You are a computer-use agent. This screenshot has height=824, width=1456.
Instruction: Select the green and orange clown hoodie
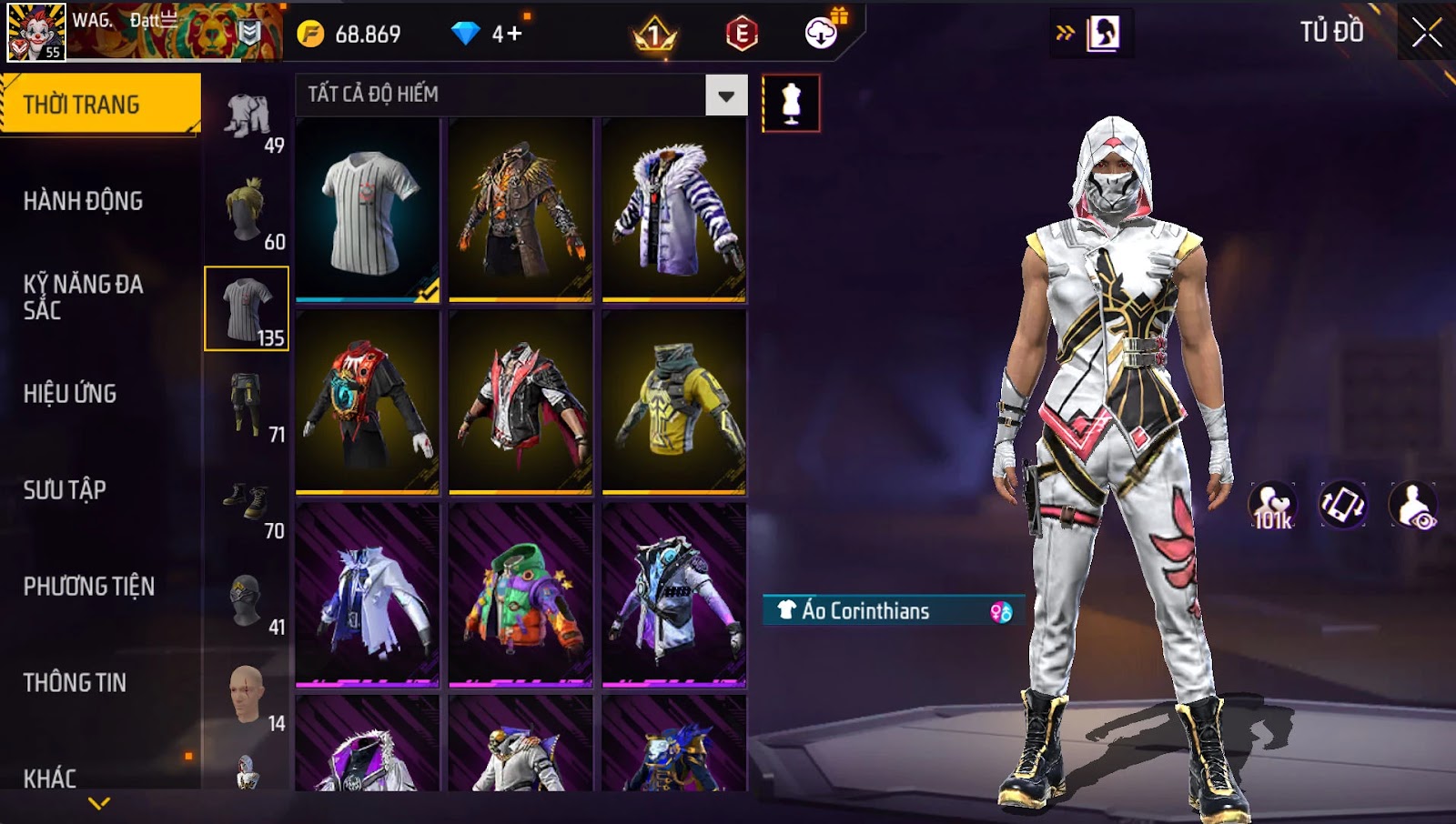click(x=521, y=595)
